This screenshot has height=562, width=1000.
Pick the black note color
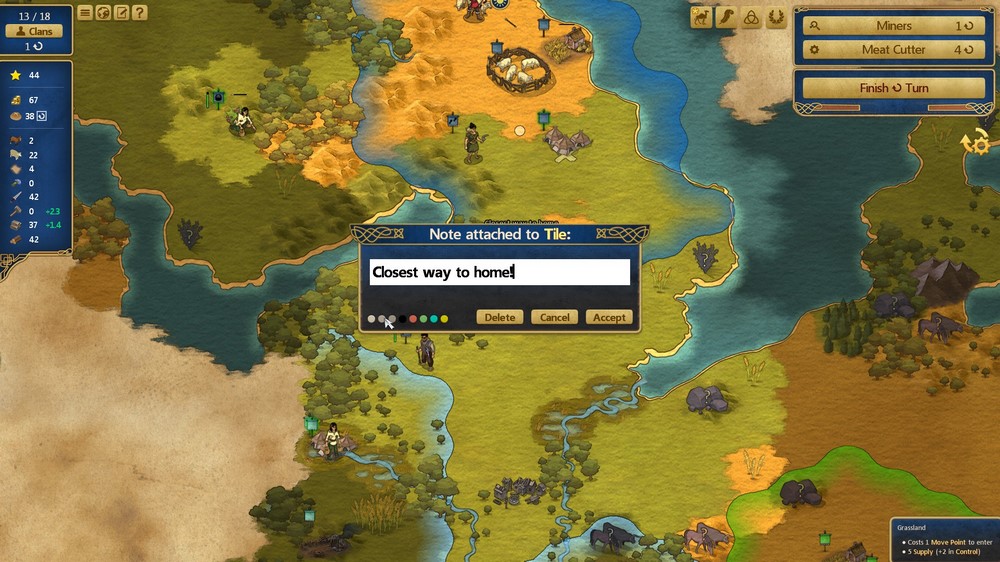(403, 319)
